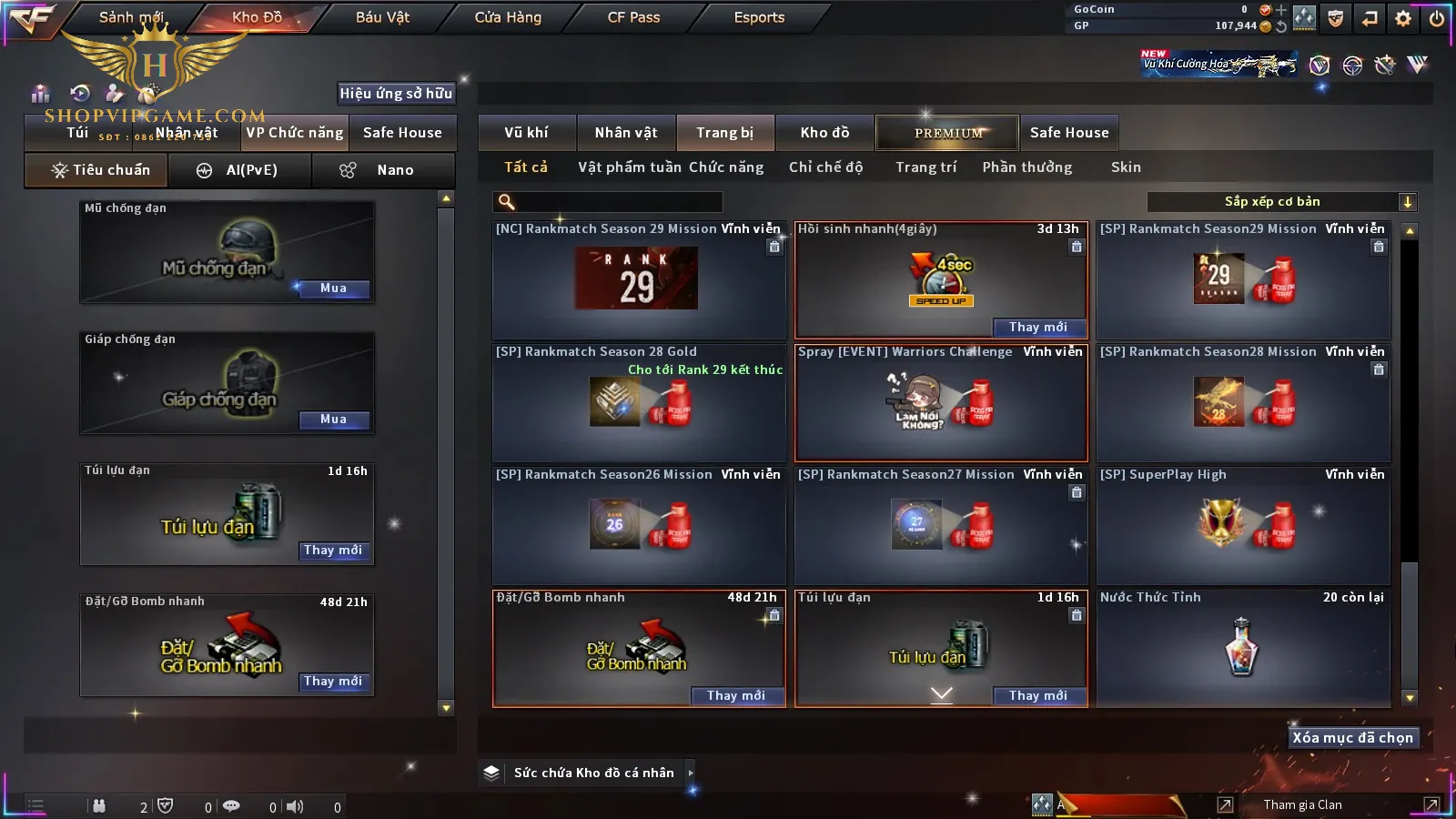Choose the Nano loadout tab
The image size is (1456, 819).
383,170
